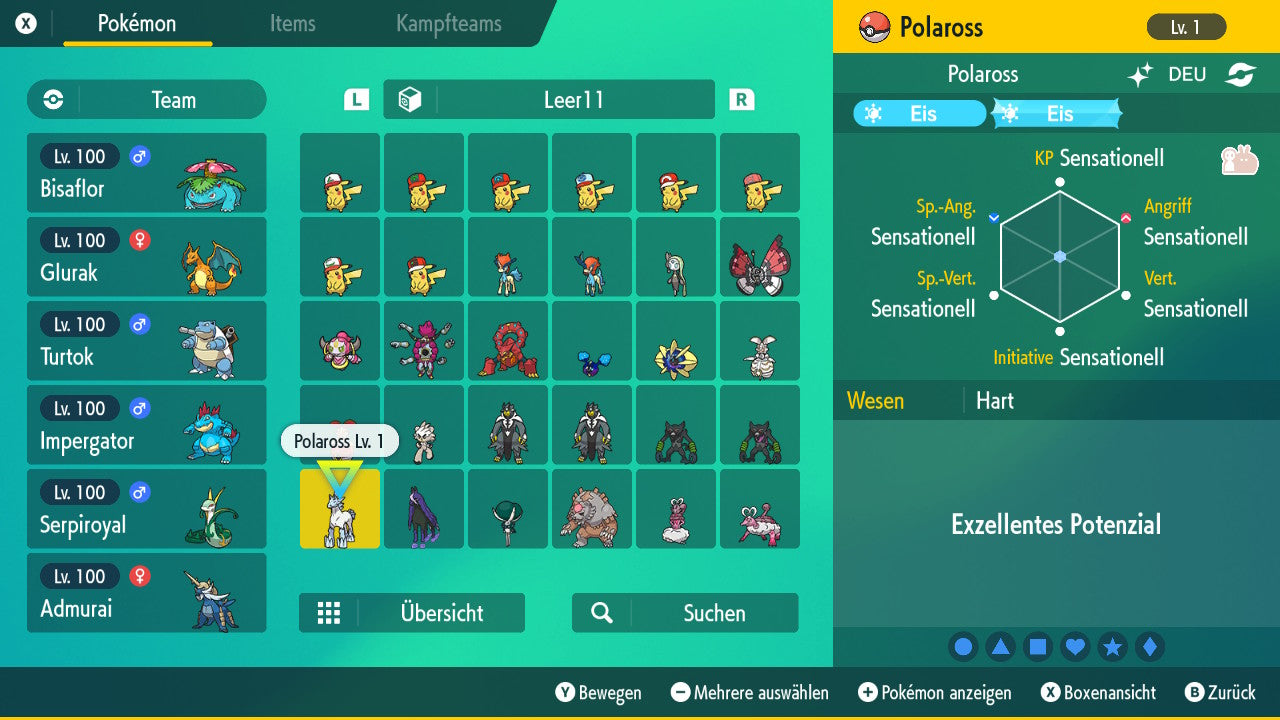Select the shiny sparkle icon
Viewport: 1280px width, 720px height.
pos(1139,74)
